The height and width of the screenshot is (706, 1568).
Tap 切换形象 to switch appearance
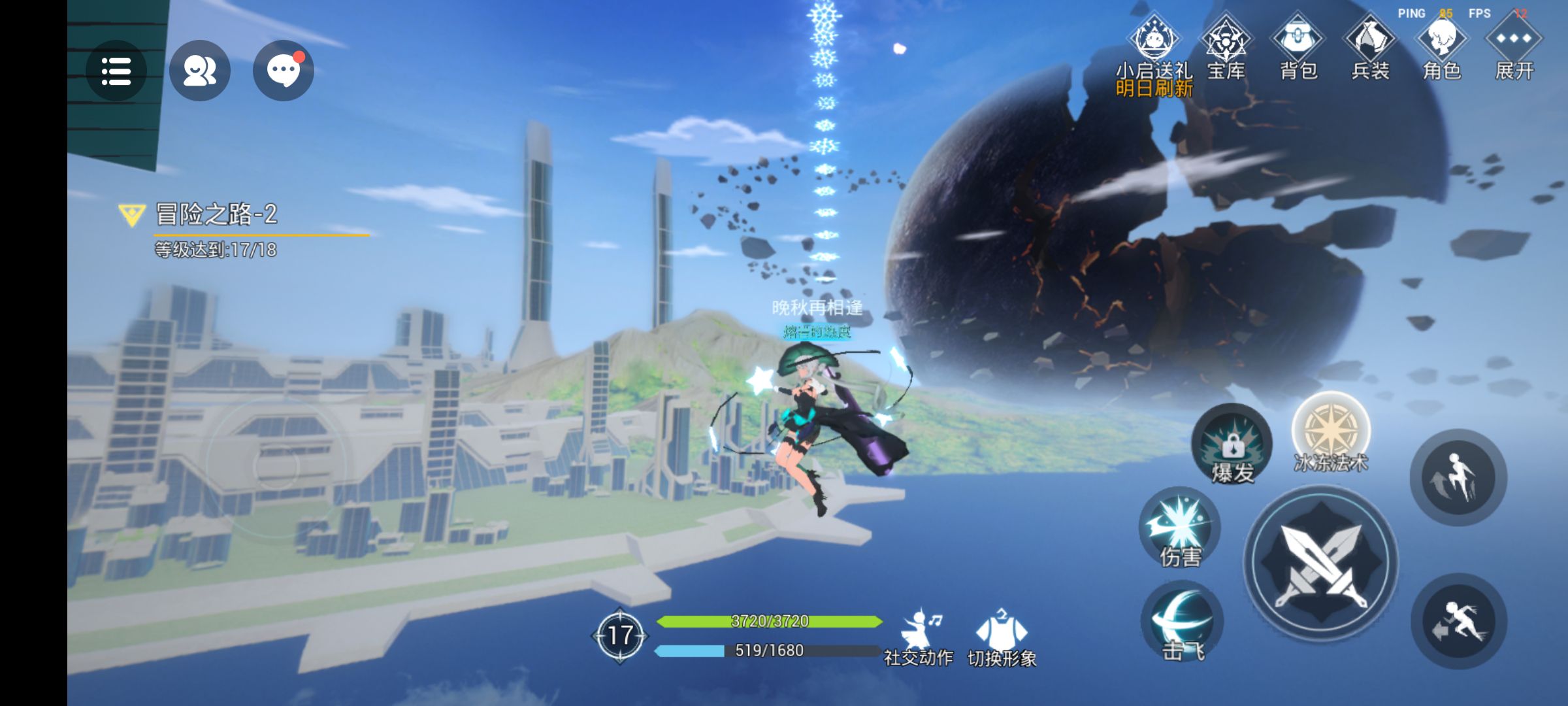tap(1001, 637)
